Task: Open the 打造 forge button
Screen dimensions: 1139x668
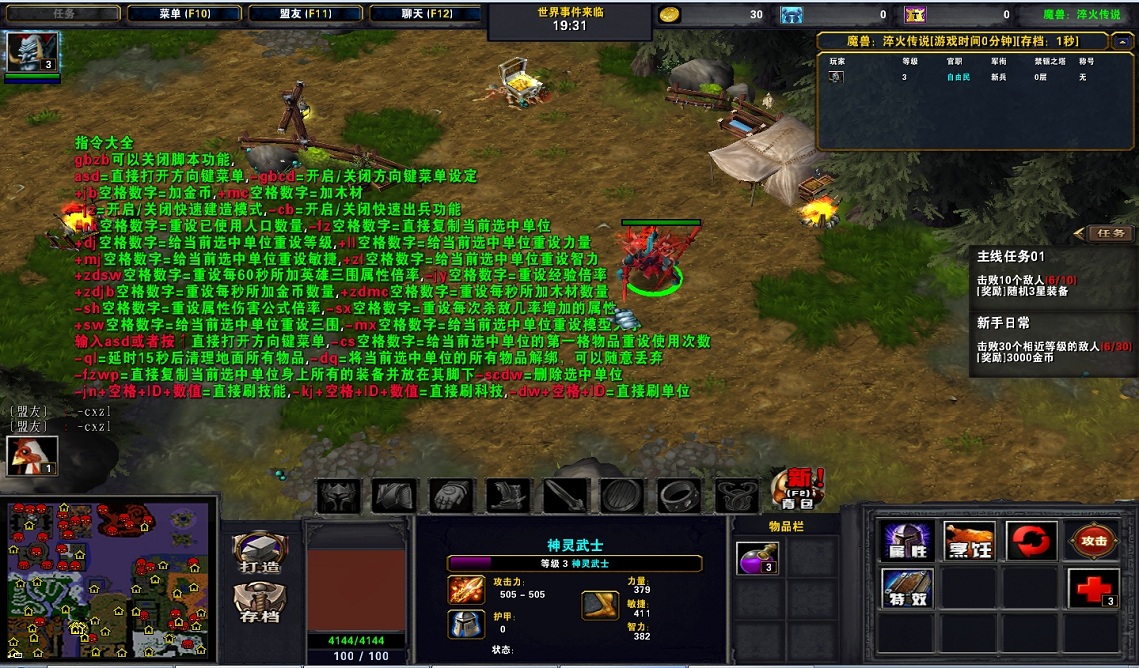Action: click(x=260, y=553)
